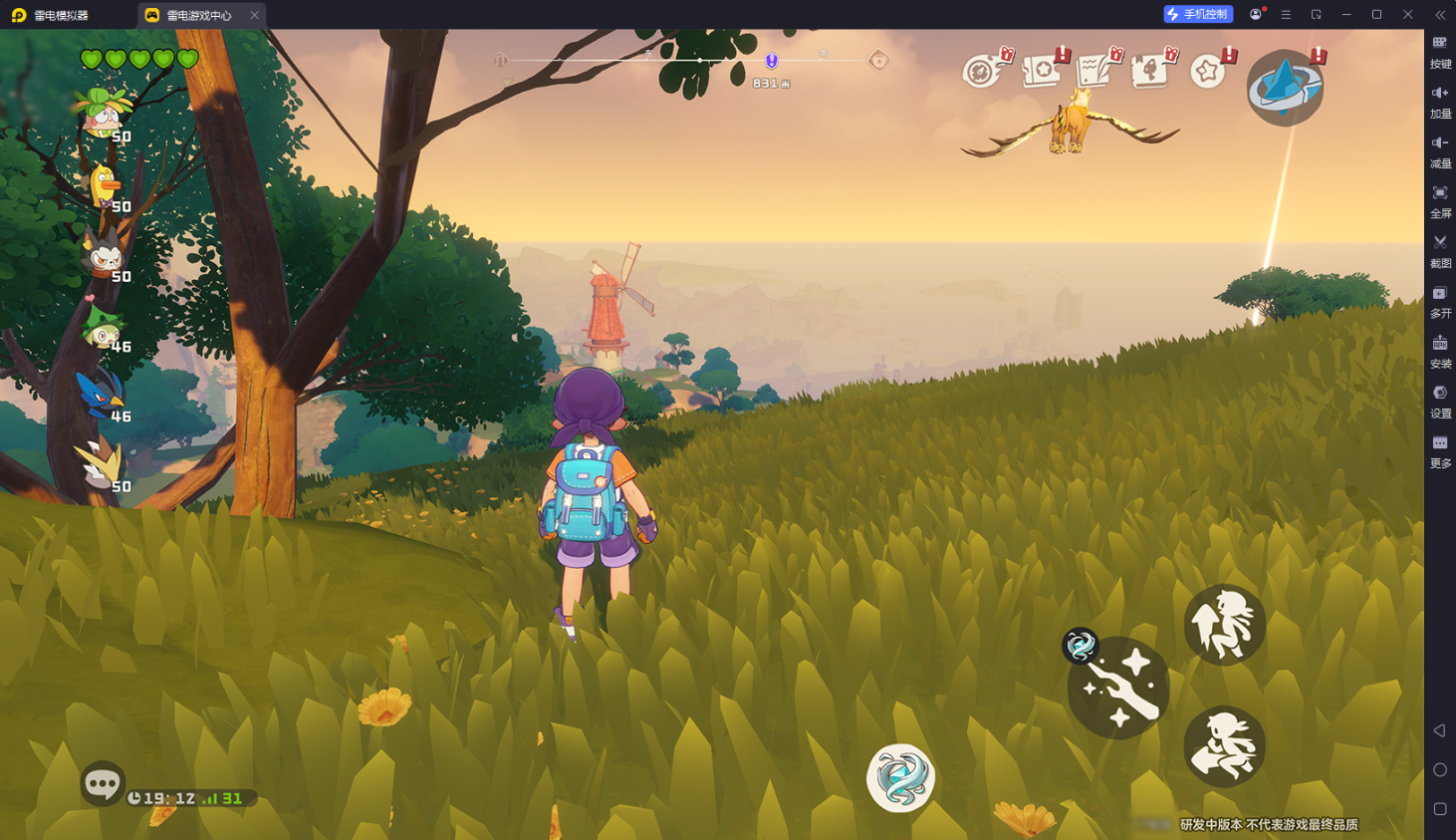Image resolution: width=1456 pixels, height=840 pixels.
Task: Cast the magic wand attack
Action: [1119, 689]
